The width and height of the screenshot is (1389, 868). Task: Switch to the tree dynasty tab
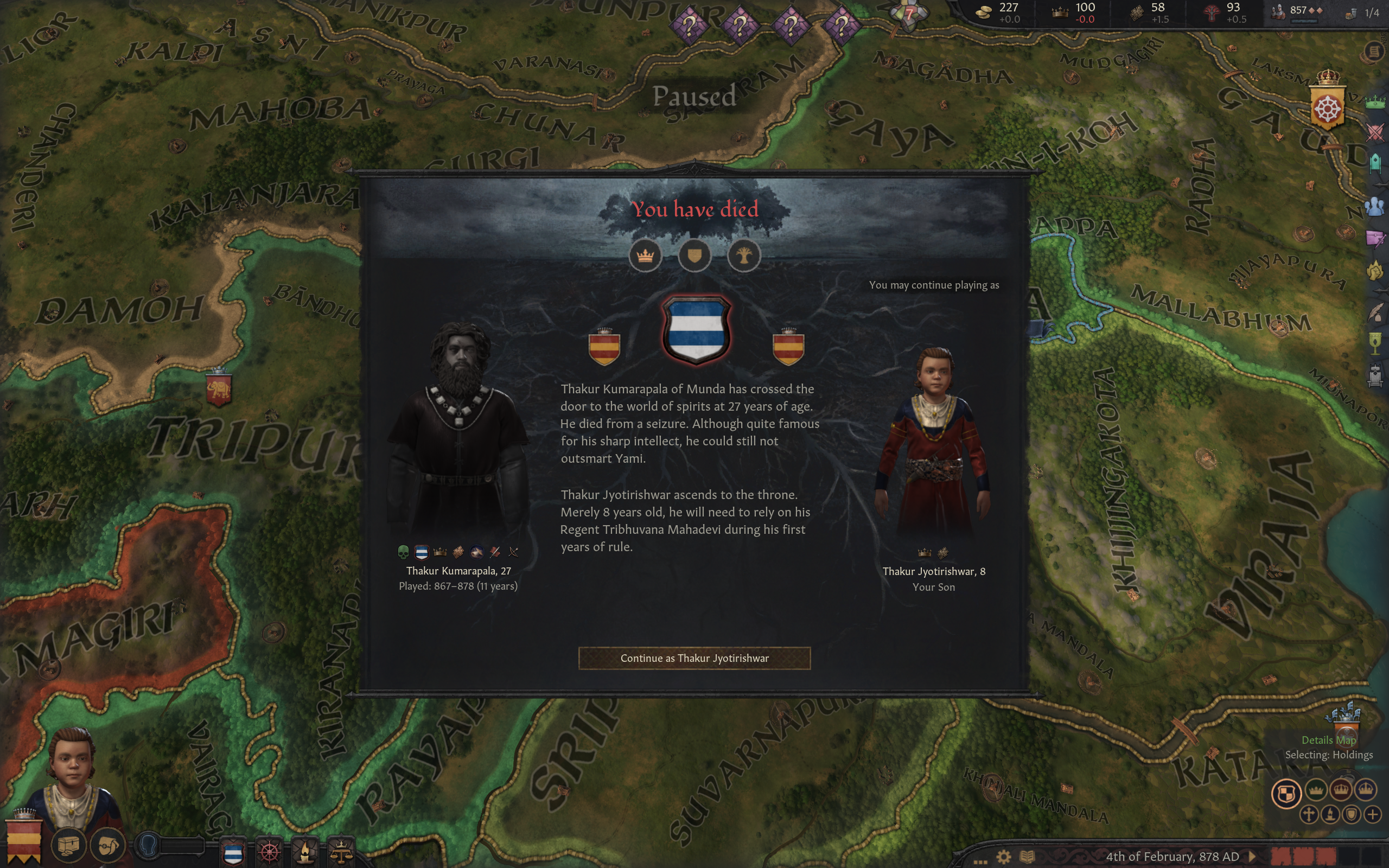click(x=744, y=256)
